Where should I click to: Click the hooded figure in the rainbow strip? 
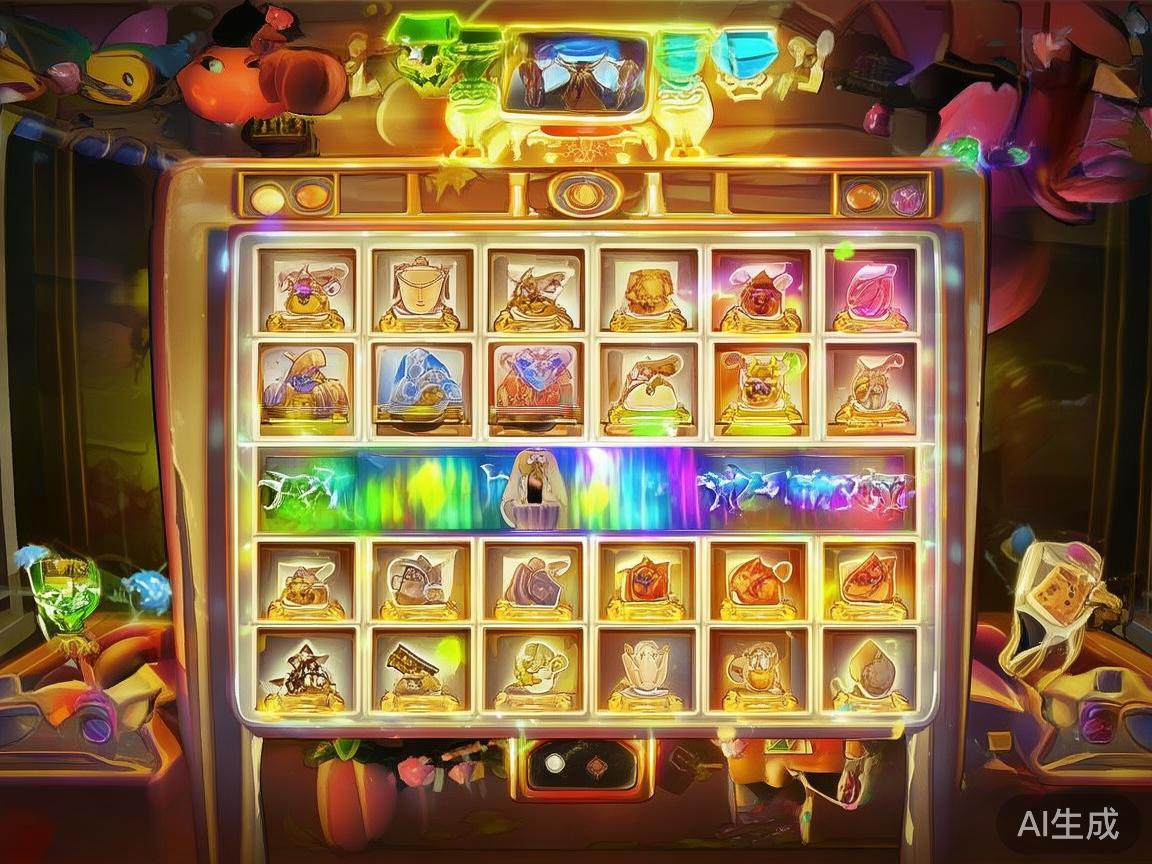coord(533,488)
